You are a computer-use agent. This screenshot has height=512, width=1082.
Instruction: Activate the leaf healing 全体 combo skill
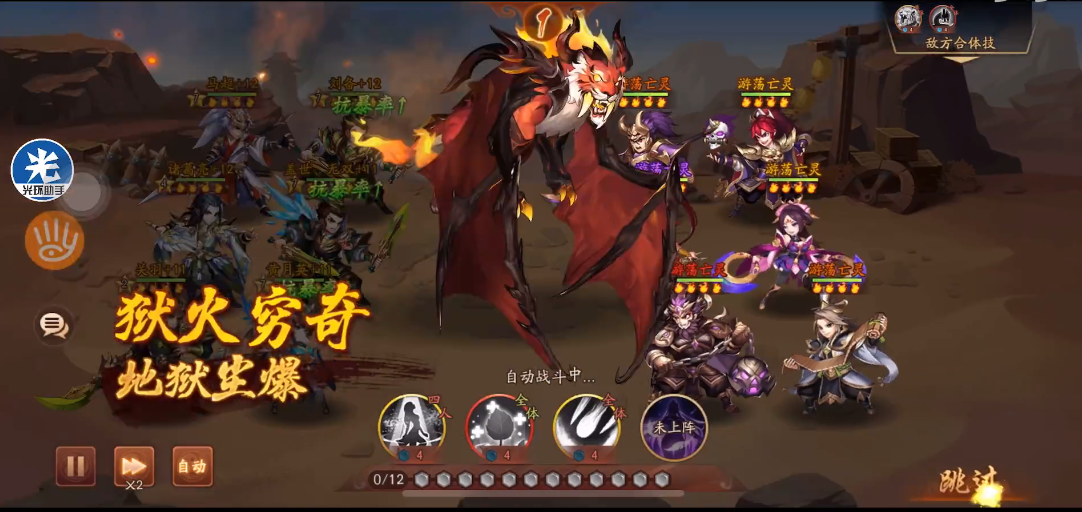click(x=499, y=427)
